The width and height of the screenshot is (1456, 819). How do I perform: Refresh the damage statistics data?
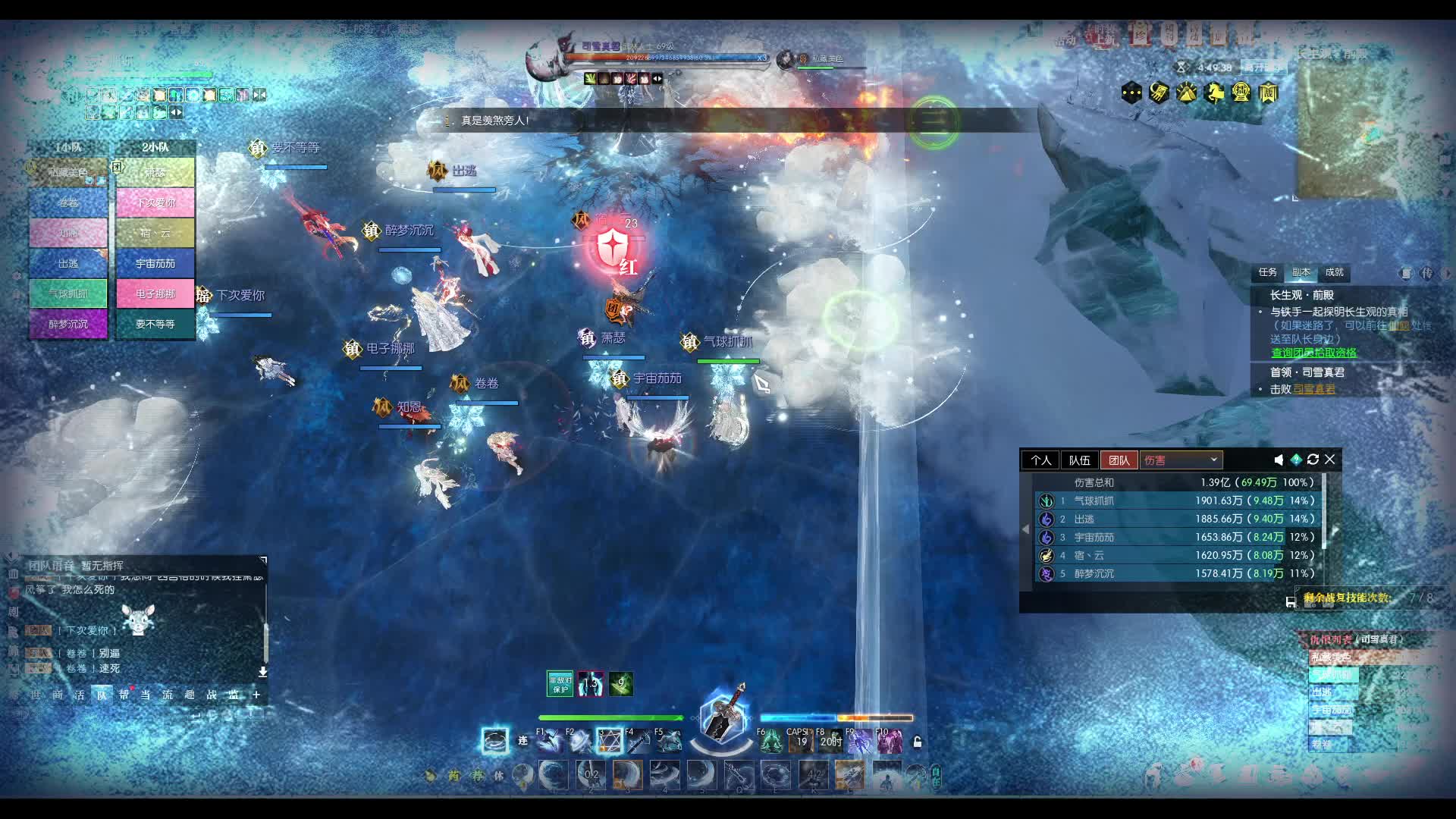1313,460
